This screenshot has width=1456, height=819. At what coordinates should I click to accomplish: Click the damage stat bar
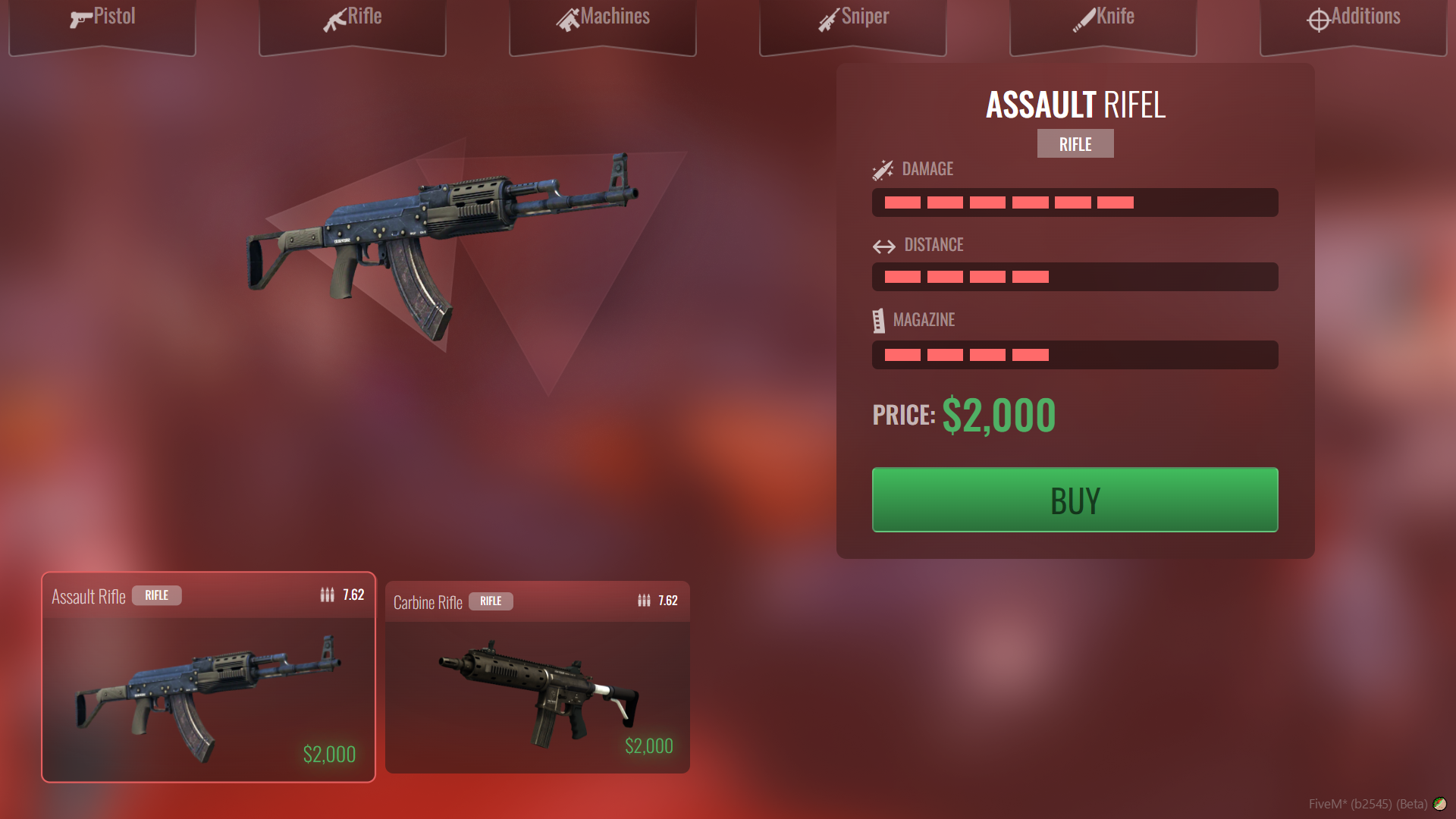[x=1075, y=202]
